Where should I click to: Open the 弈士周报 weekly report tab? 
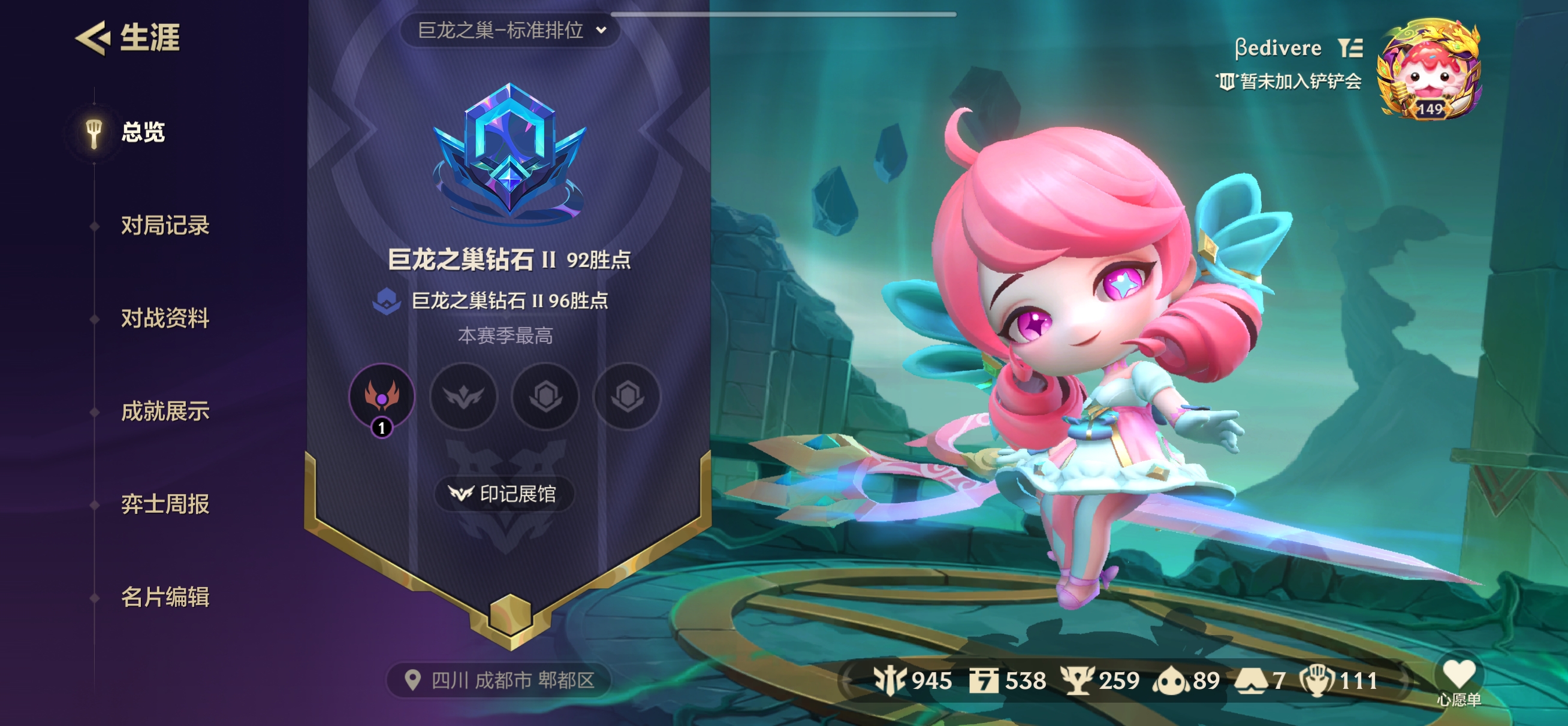pos(164,504)
